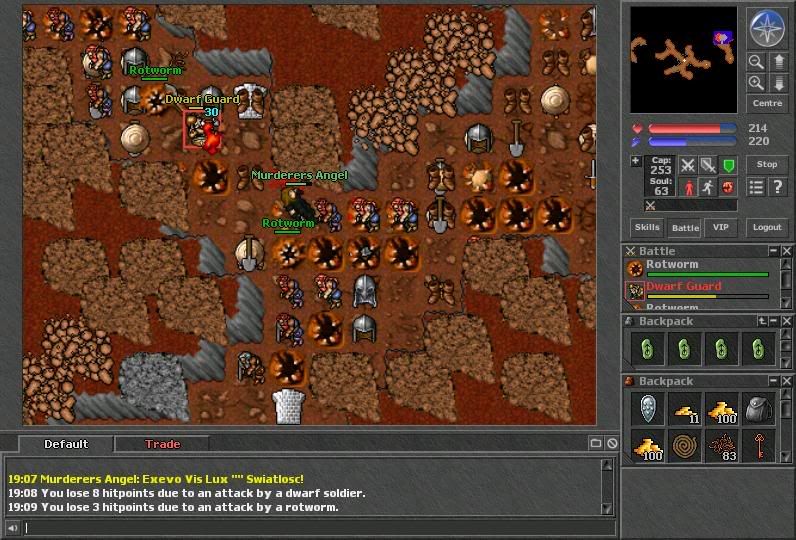Screen dimensions: 796x540
Task: Zoom in the minimap with the plus magnifier
Action: point(757,83)
